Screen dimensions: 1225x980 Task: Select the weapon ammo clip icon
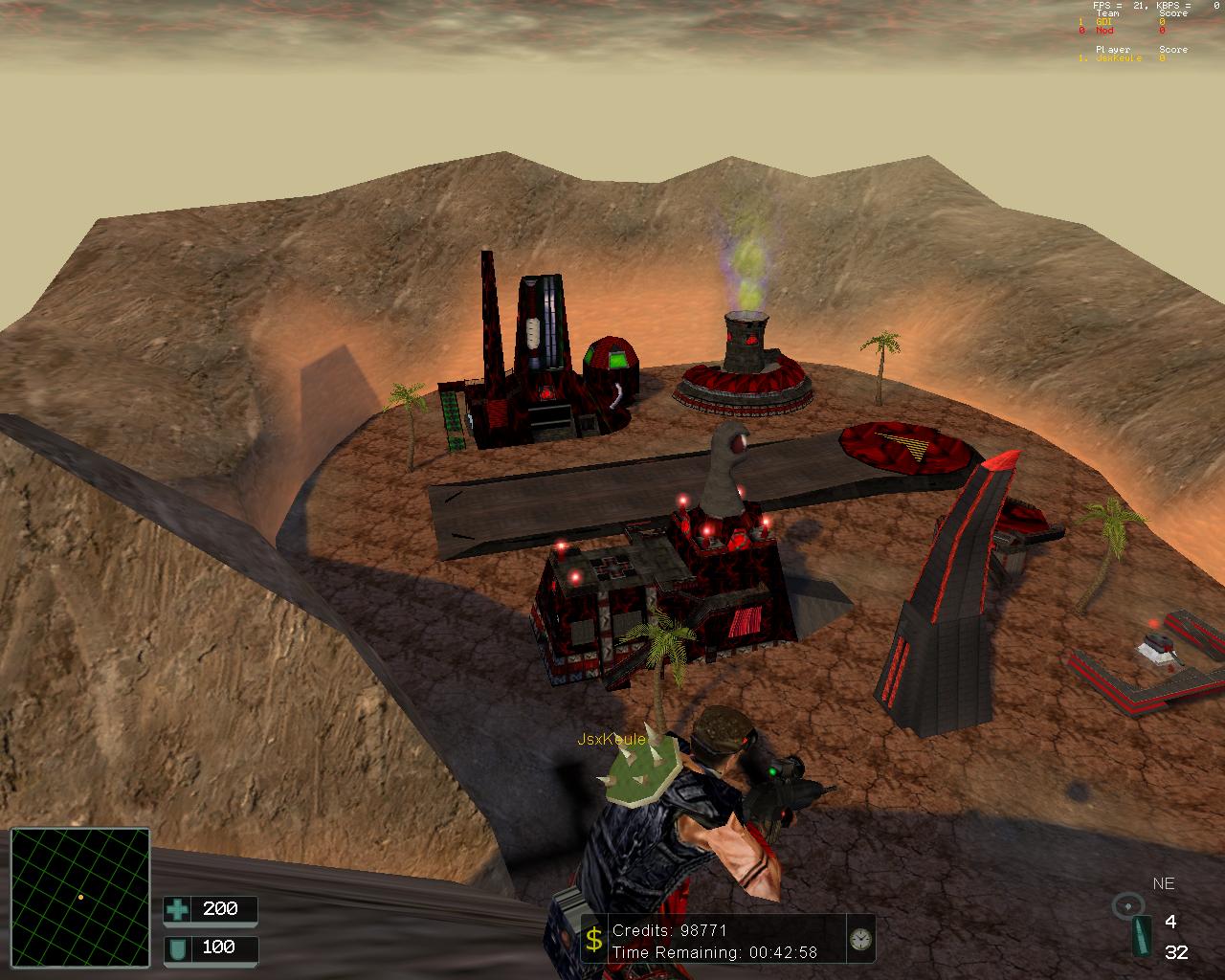click(1141, 937)
